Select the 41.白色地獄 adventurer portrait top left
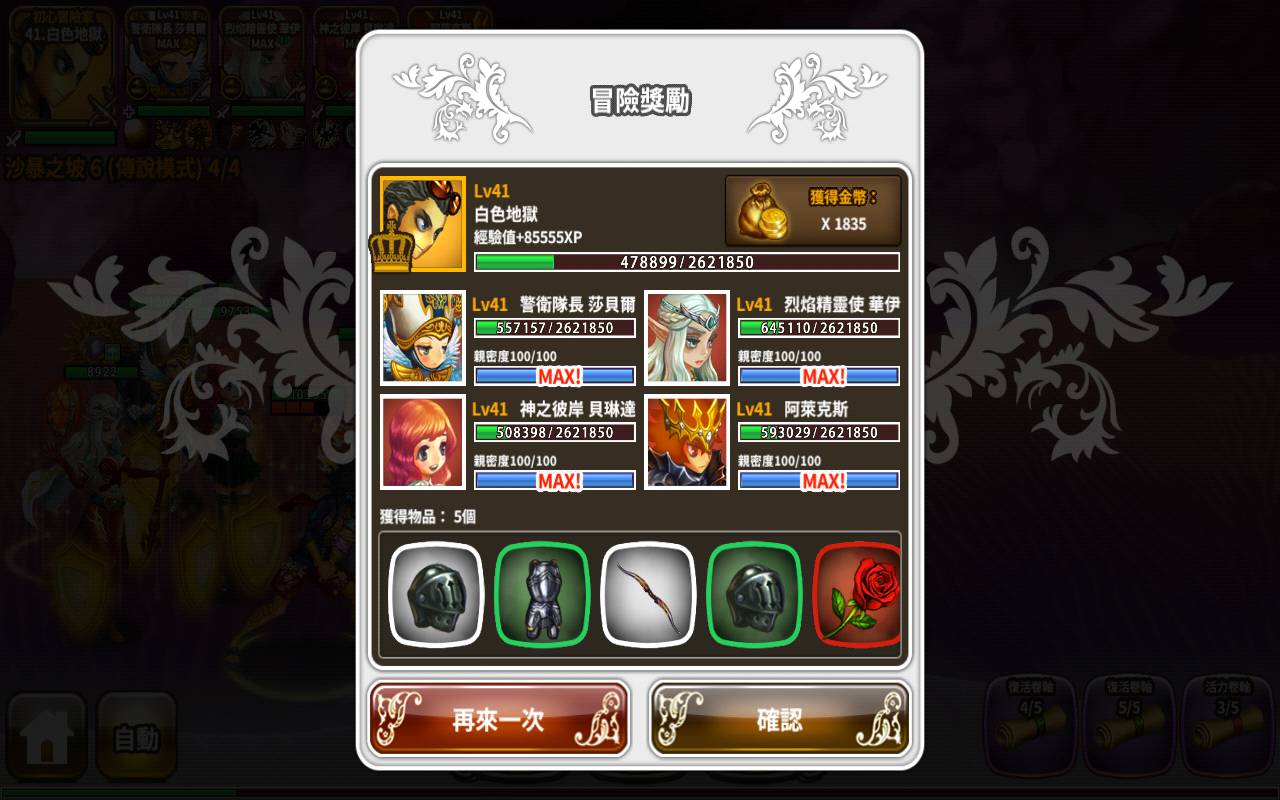The image size is (1280, 800). [60, 65]
